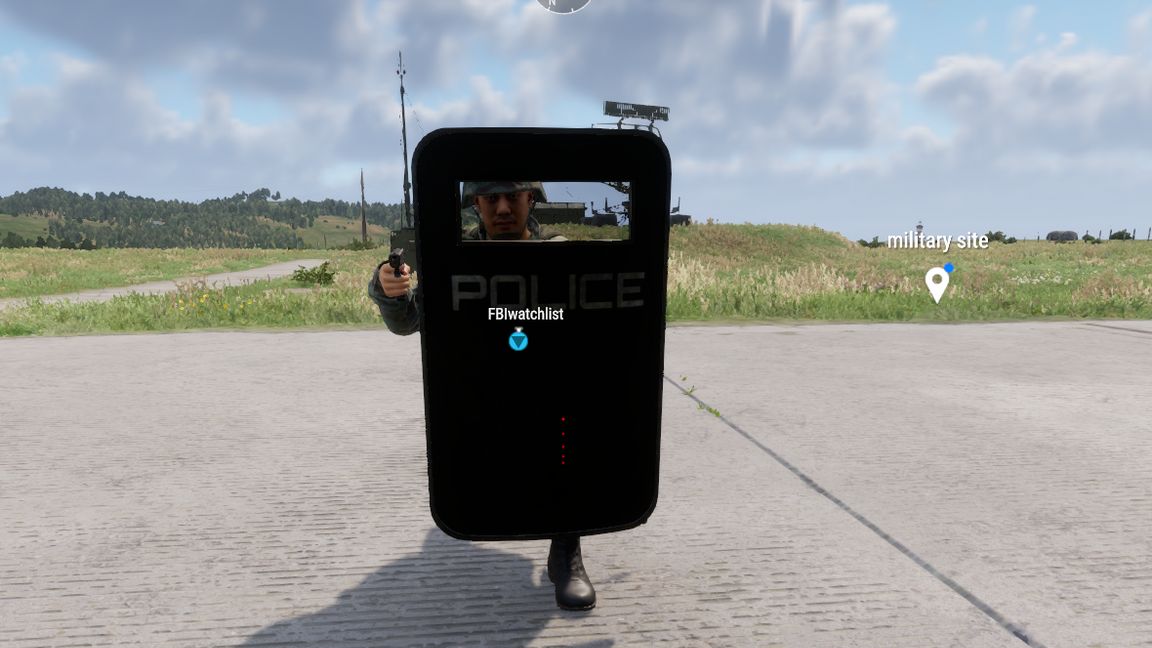Screen dimensions: 1152x648
Task: Click the compass dial at top center
Action: pyautogui.click(x=563, y=4)
